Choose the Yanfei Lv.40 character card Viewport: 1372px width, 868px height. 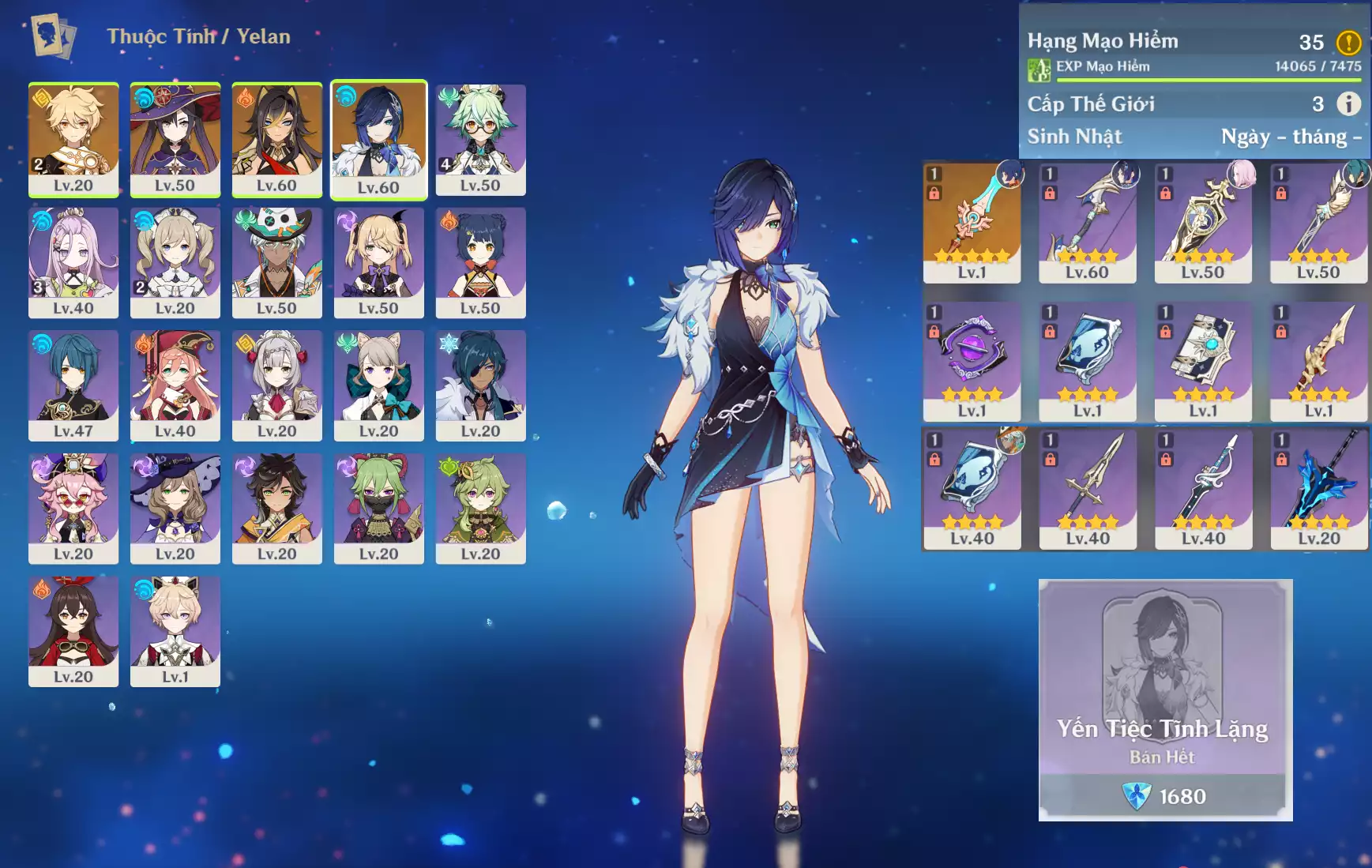pos(175,385)
